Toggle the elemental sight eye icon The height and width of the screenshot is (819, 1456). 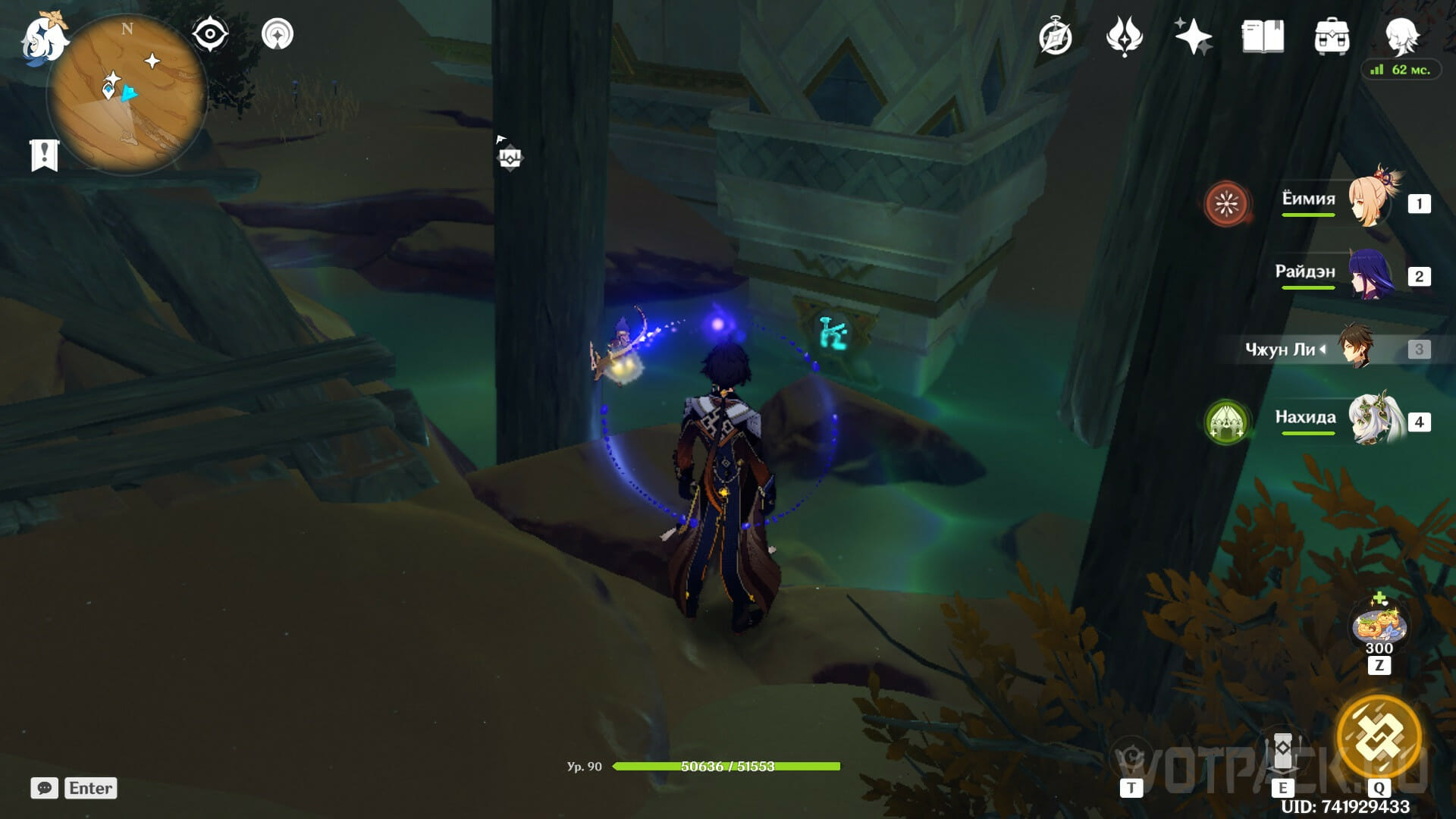point(210,35)
